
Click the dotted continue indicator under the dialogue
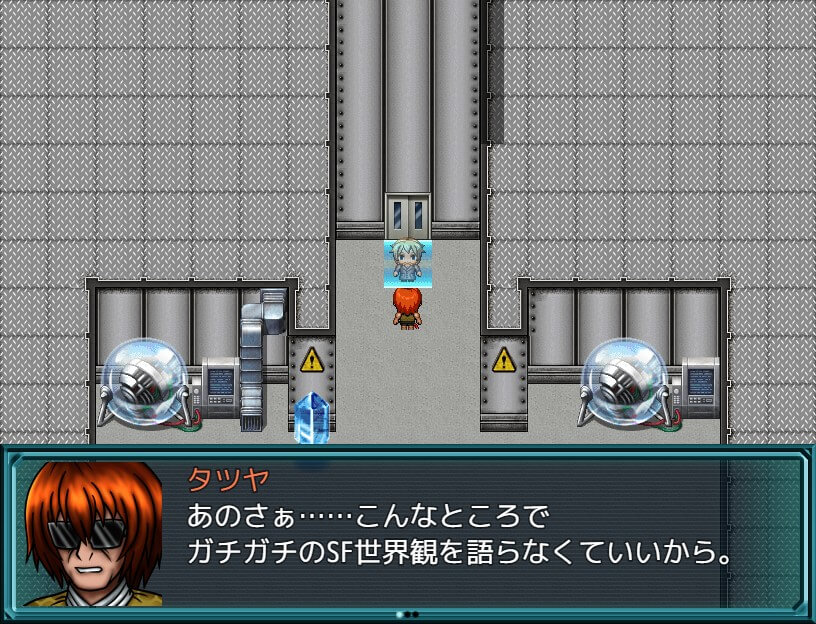tap(407, 614)
